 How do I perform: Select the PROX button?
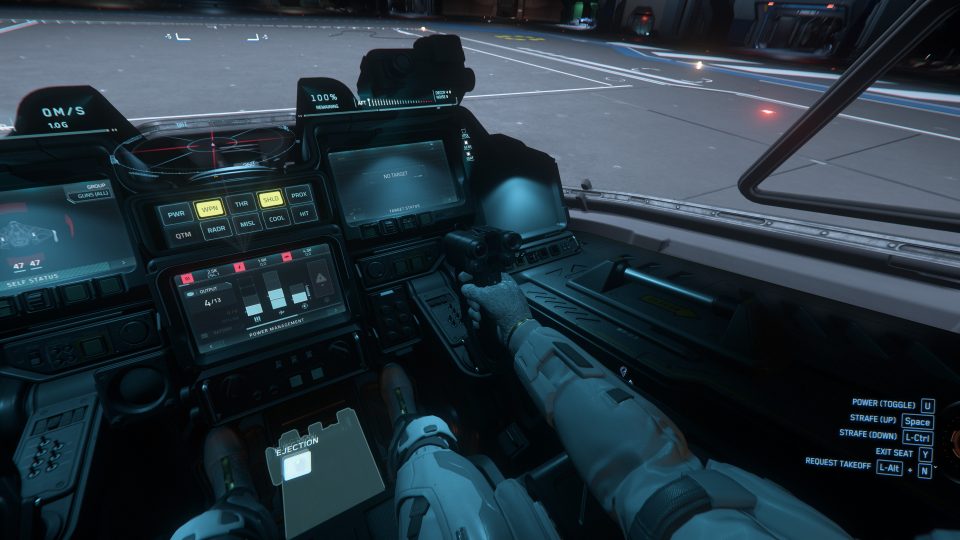point(298,194)
